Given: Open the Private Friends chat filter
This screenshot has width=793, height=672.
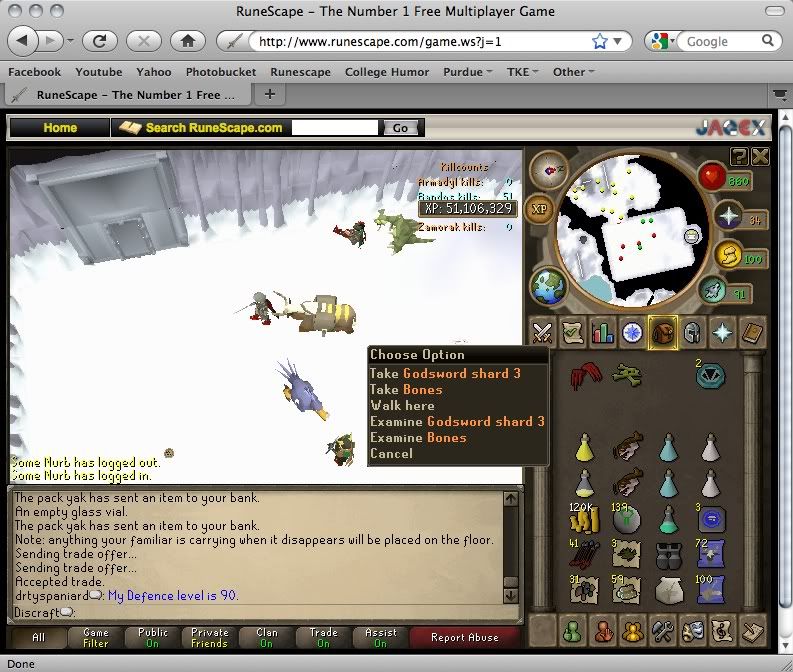Looking at the screenshot, I should coord(210,637).
